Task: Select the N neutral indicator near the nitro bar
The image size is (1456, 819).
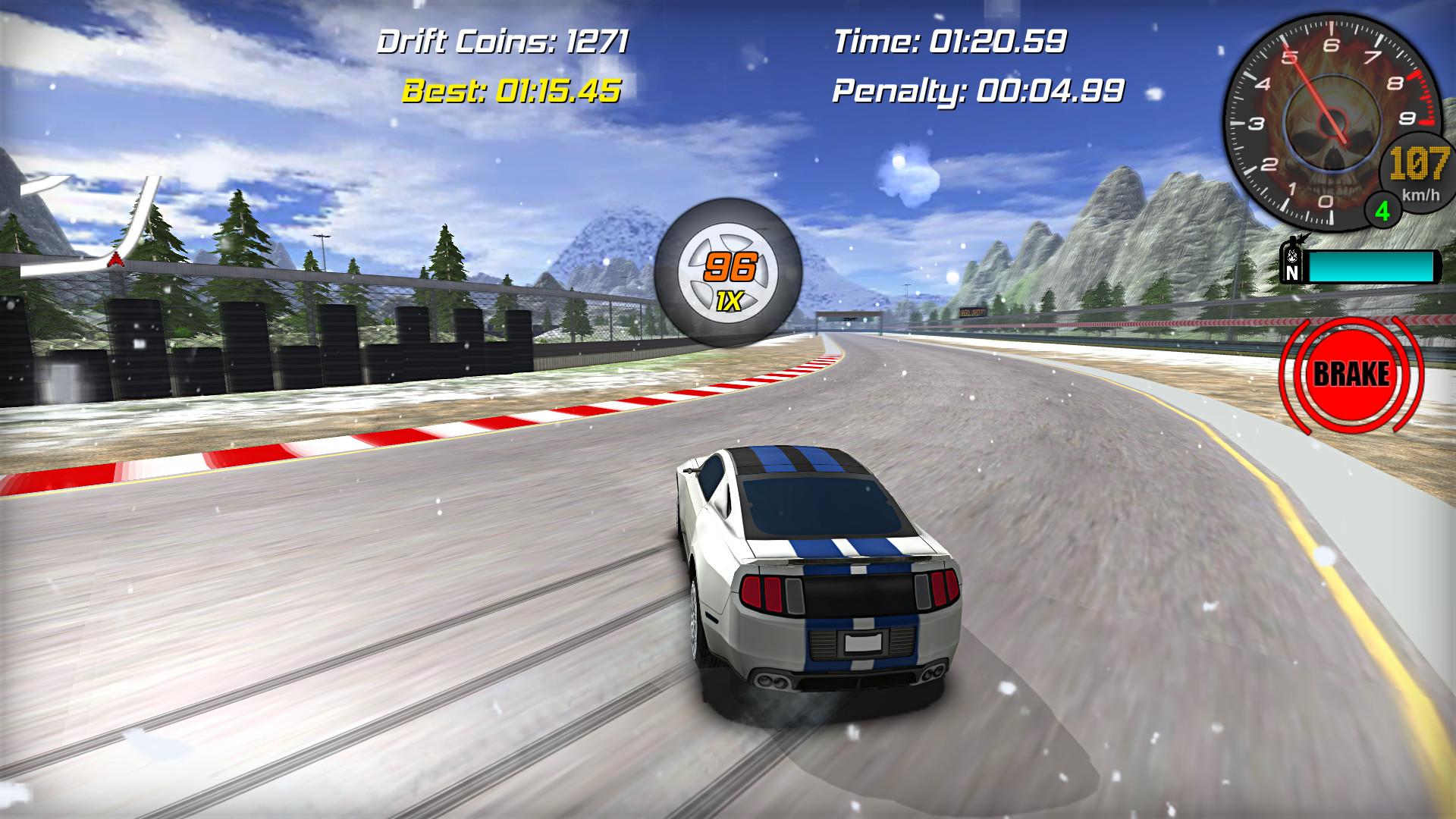Action: [x=1291, y=274]
